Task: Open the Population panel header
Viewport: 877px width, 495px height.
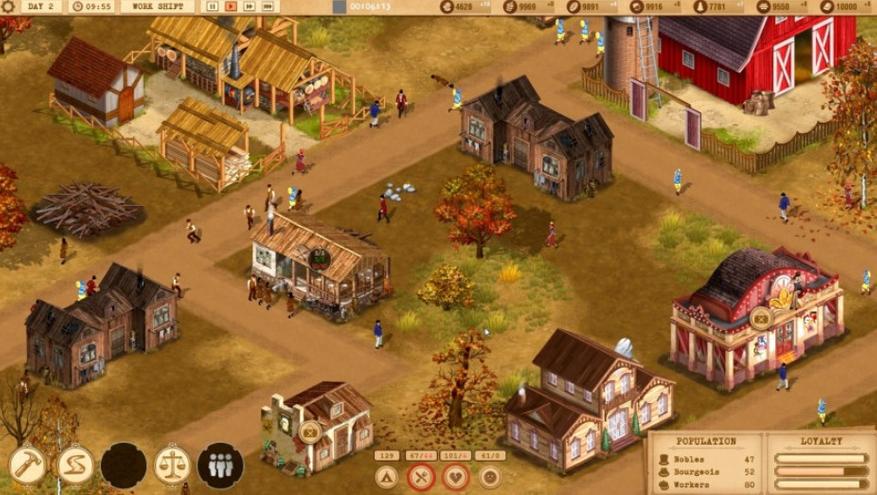Action: click(x=706, y=440)
